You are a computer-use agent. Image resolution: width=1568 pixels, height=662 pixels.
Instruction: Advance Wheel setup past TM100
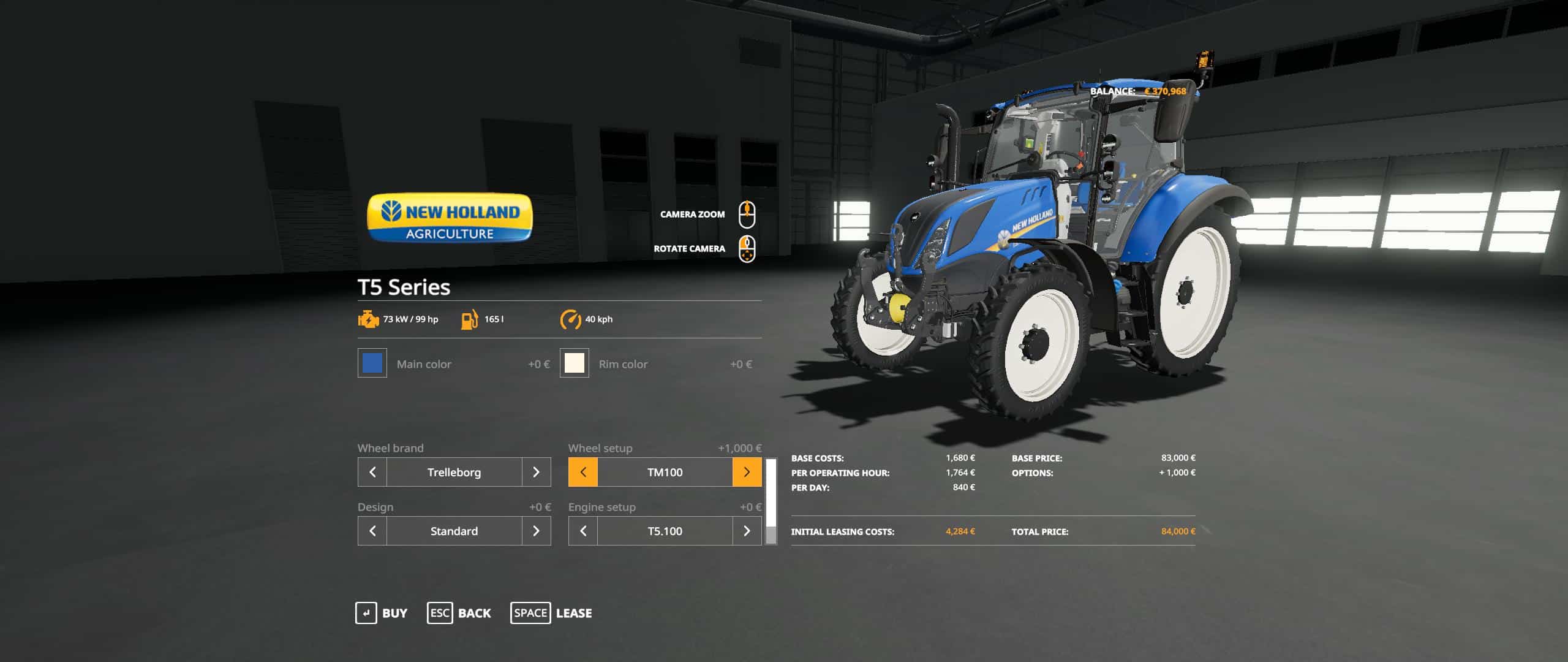point(747,472)
